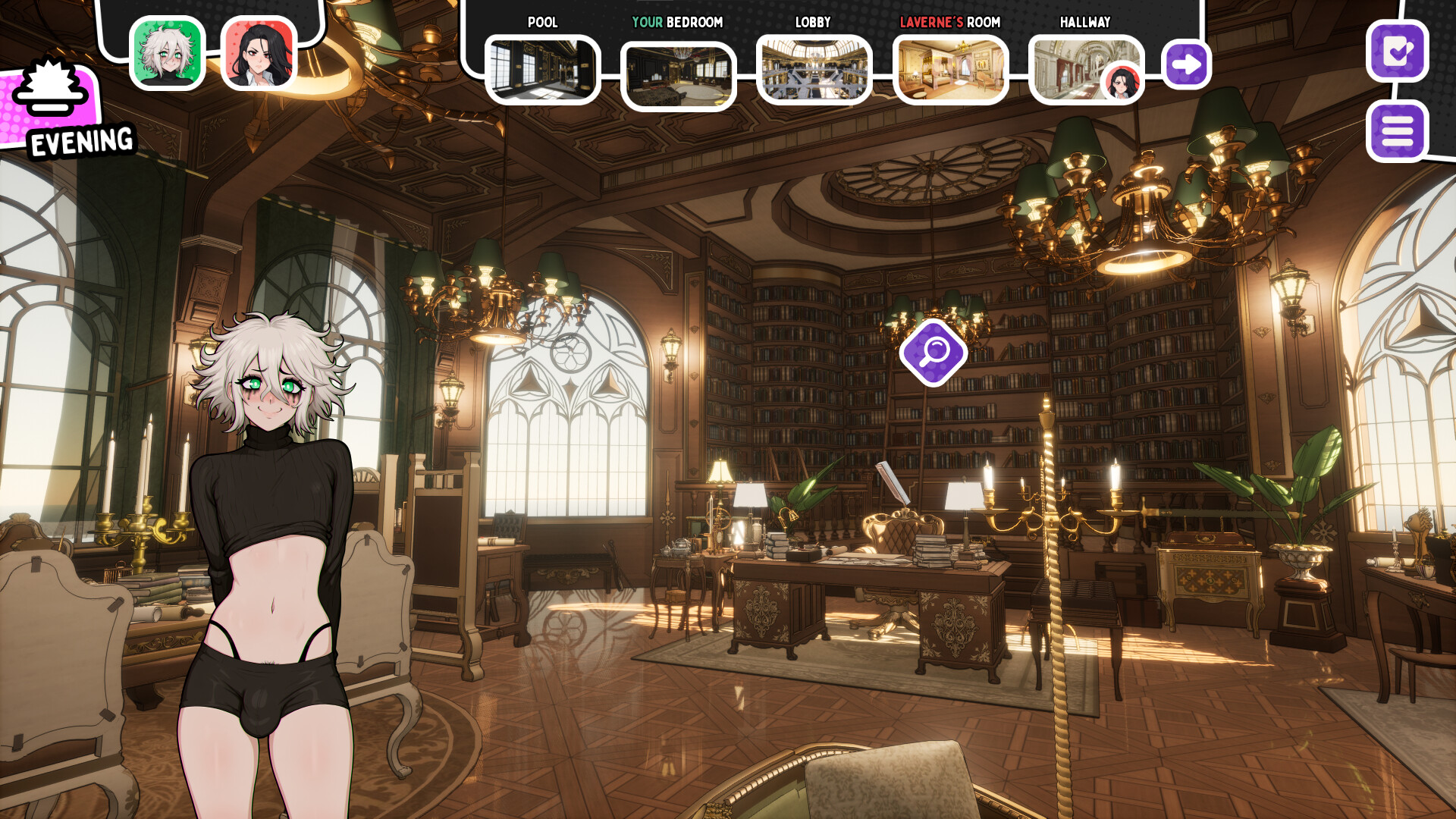The width and height of the screenshot is (1456, 819).
Task: Click the POOL label text
Action: coord(543,23)
